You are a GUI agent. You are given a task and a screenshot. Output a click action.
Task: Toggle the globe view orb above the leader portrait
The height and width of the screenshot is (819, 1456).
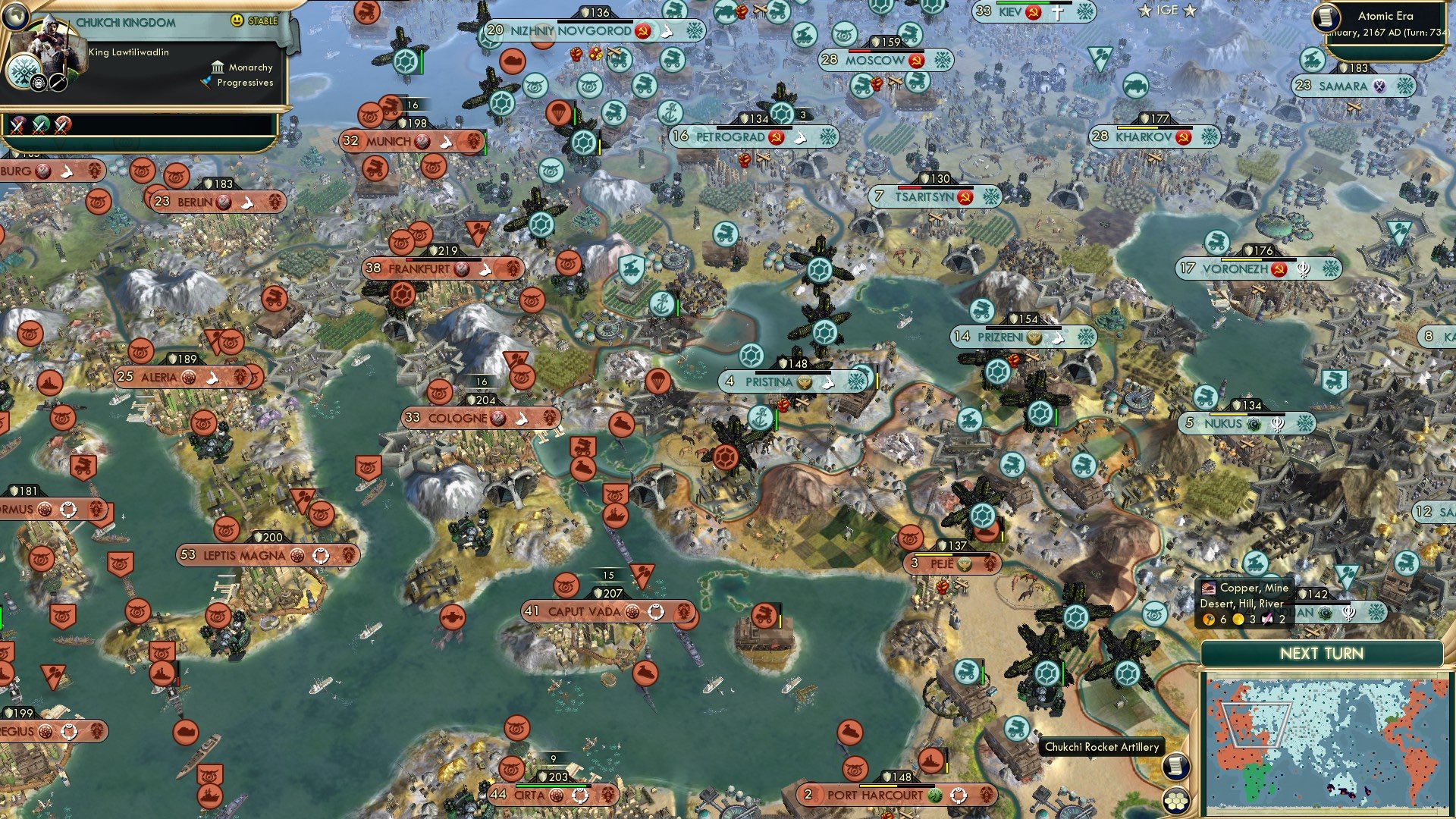point(16,17)
